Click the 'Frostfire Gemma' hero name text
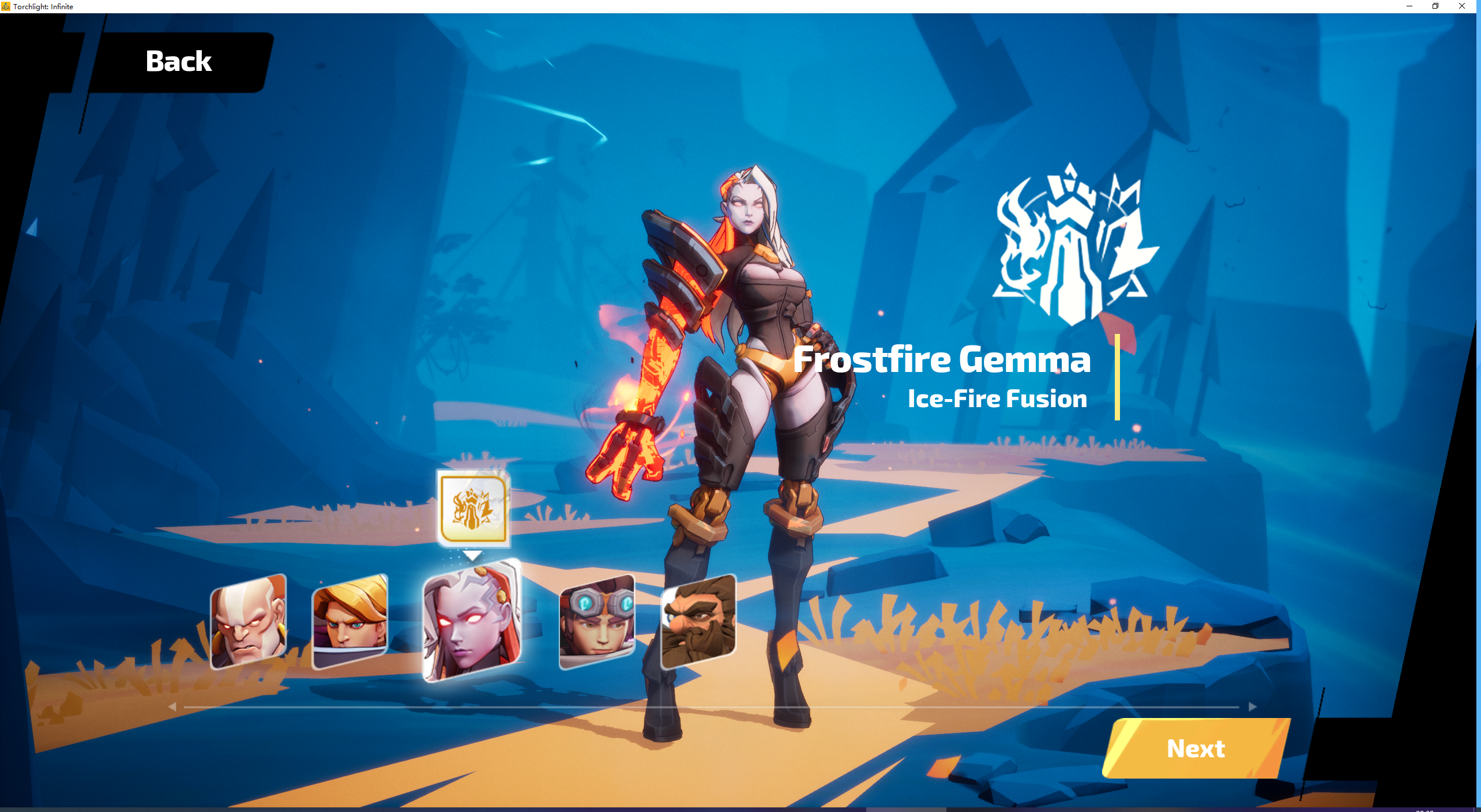The height and width of the screenshot is (812, 1481). pos(942,360)
